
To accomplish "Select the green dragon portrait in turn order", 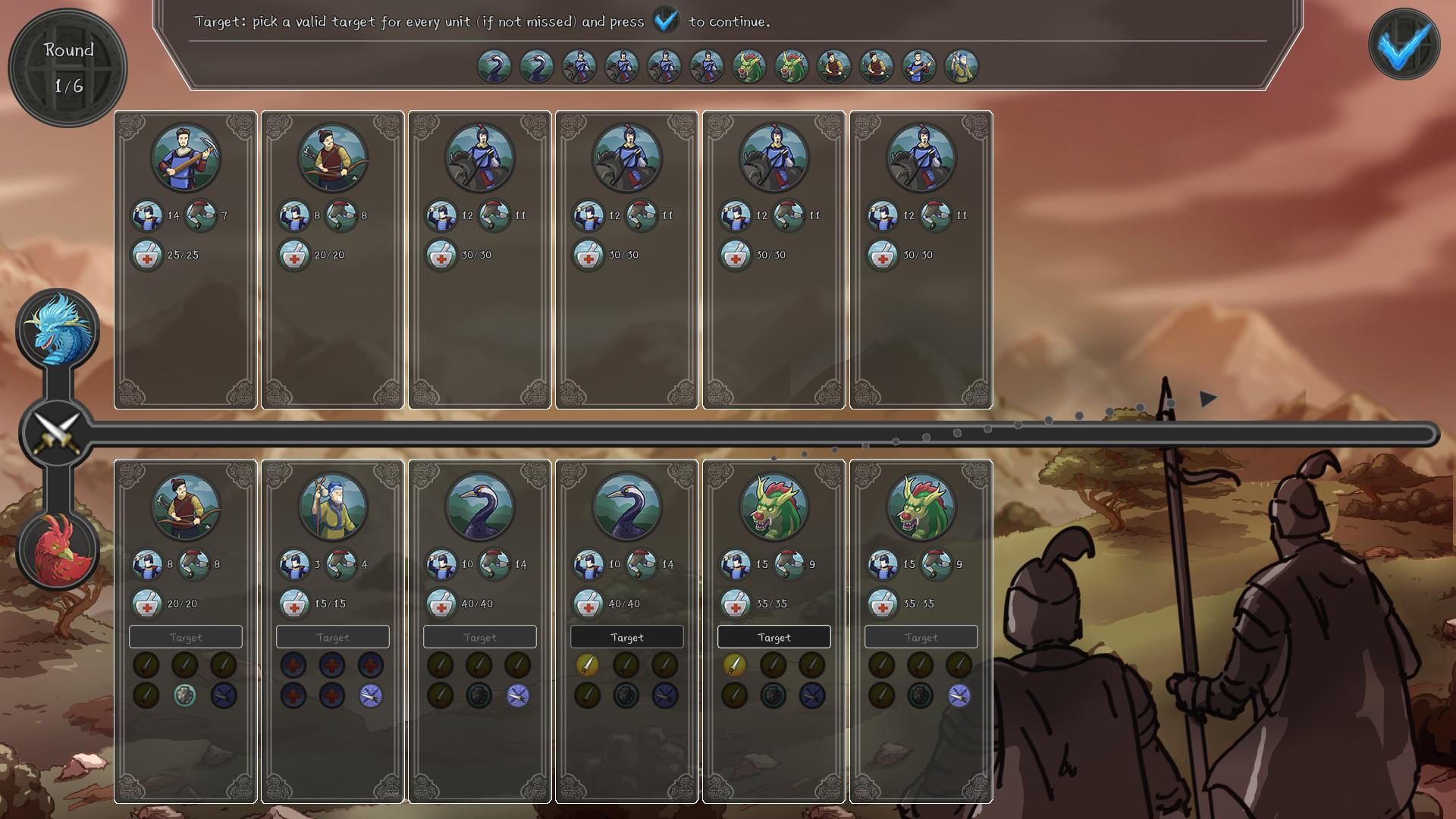I will pyautogui.click(x=749, y=66).
